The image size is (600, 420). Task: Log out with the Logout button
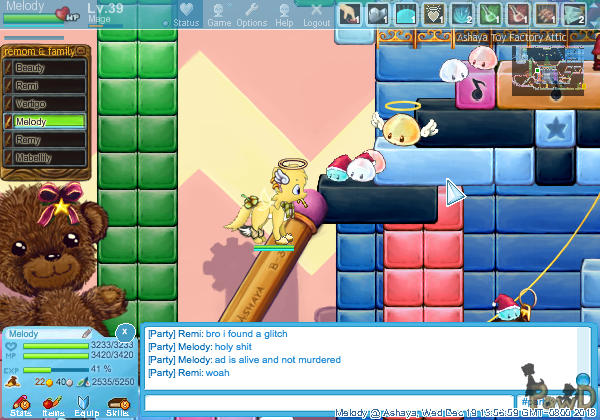(316, 13)
